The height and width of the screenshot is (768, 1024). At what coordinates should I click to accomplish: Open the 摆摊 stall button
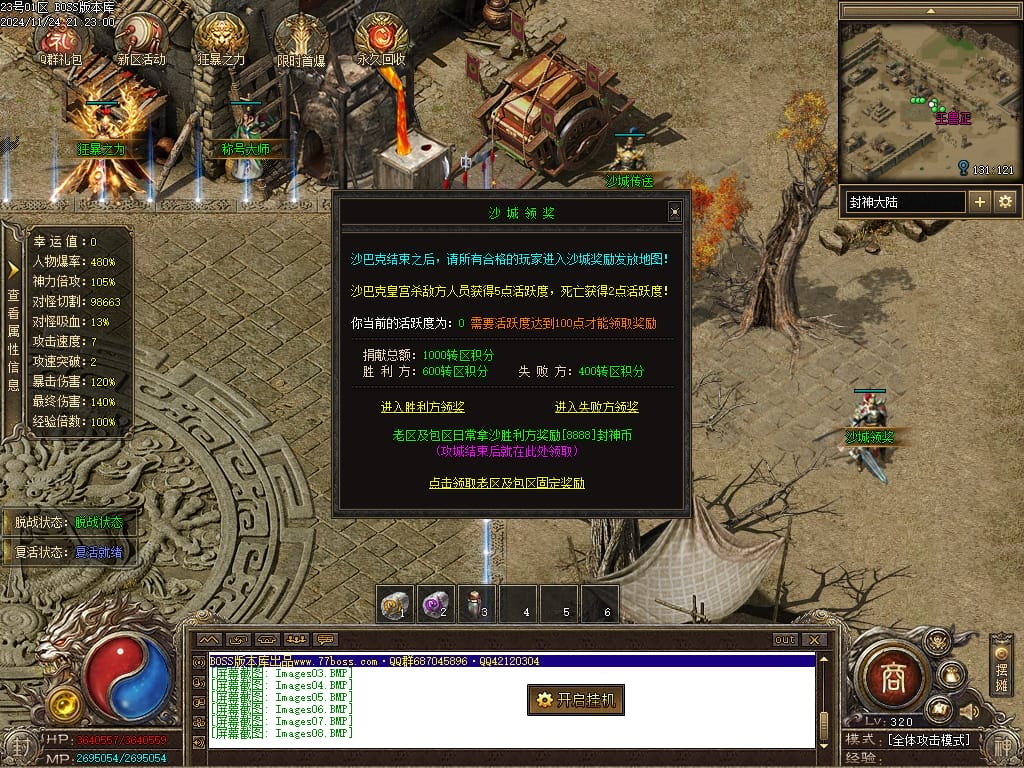click(1001, 664)
